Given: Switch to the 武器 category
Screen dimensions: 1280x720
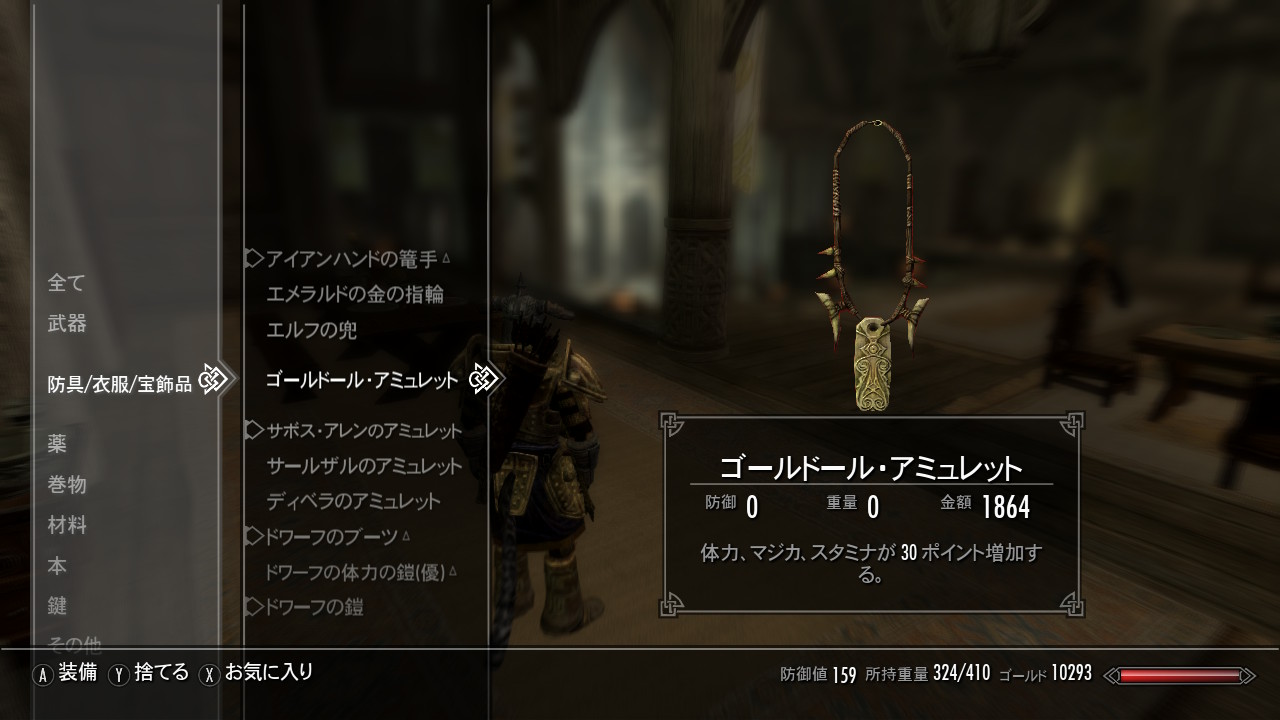Looking at the screenshot, I should 67,323.
